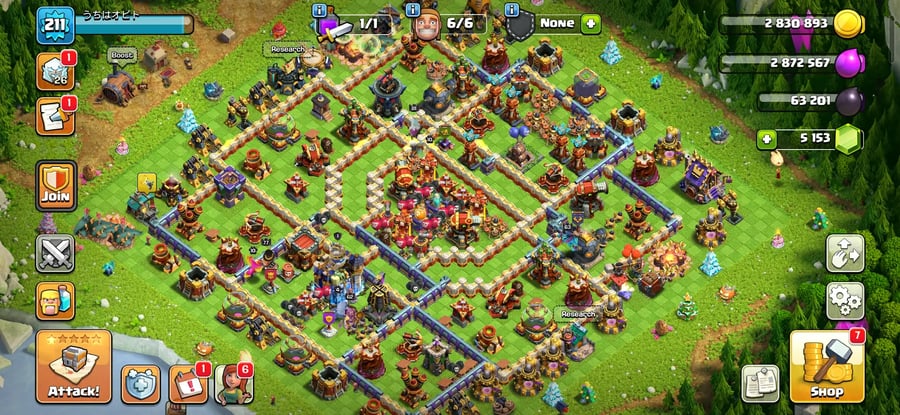The width and height of the screenshot is (900, 415).
Task: Open the ore block button with red badge
Action: click(x=53, y=71)
